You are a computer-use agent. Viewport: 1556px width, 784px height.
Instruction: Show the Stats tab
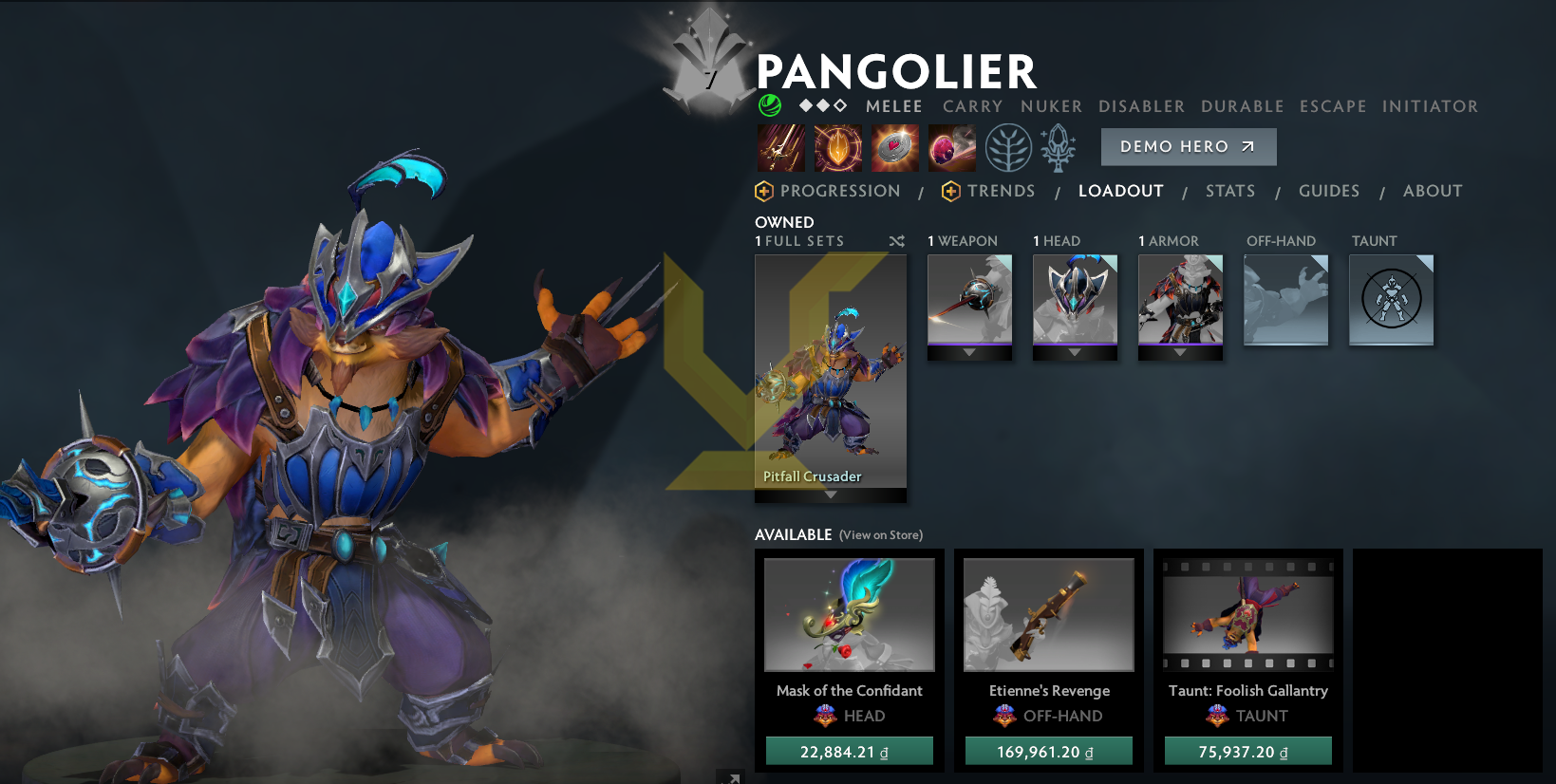[1229, 191]
